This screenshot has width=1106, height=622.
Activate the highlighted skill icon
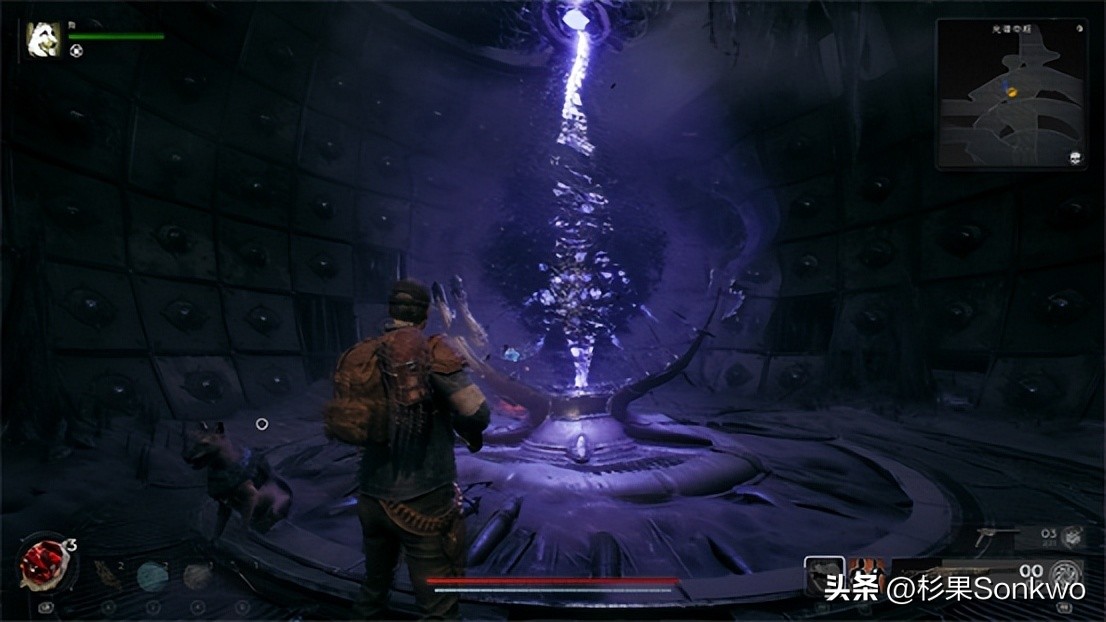point(823,573)
